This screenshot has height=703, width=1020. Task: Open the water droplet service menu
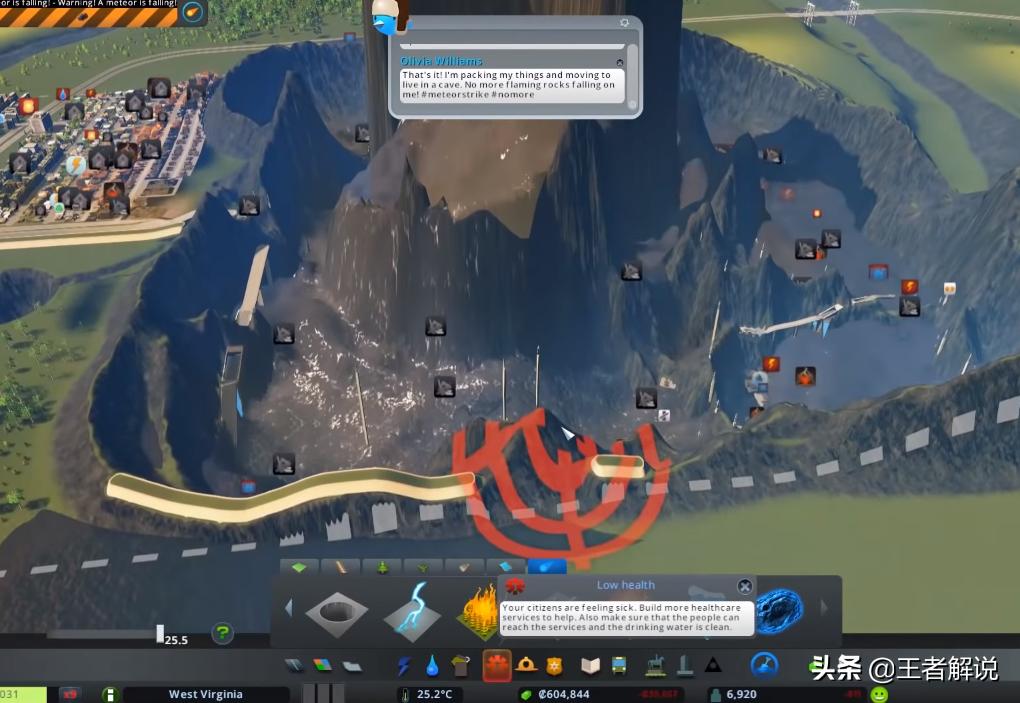click(x=432, y=666)
